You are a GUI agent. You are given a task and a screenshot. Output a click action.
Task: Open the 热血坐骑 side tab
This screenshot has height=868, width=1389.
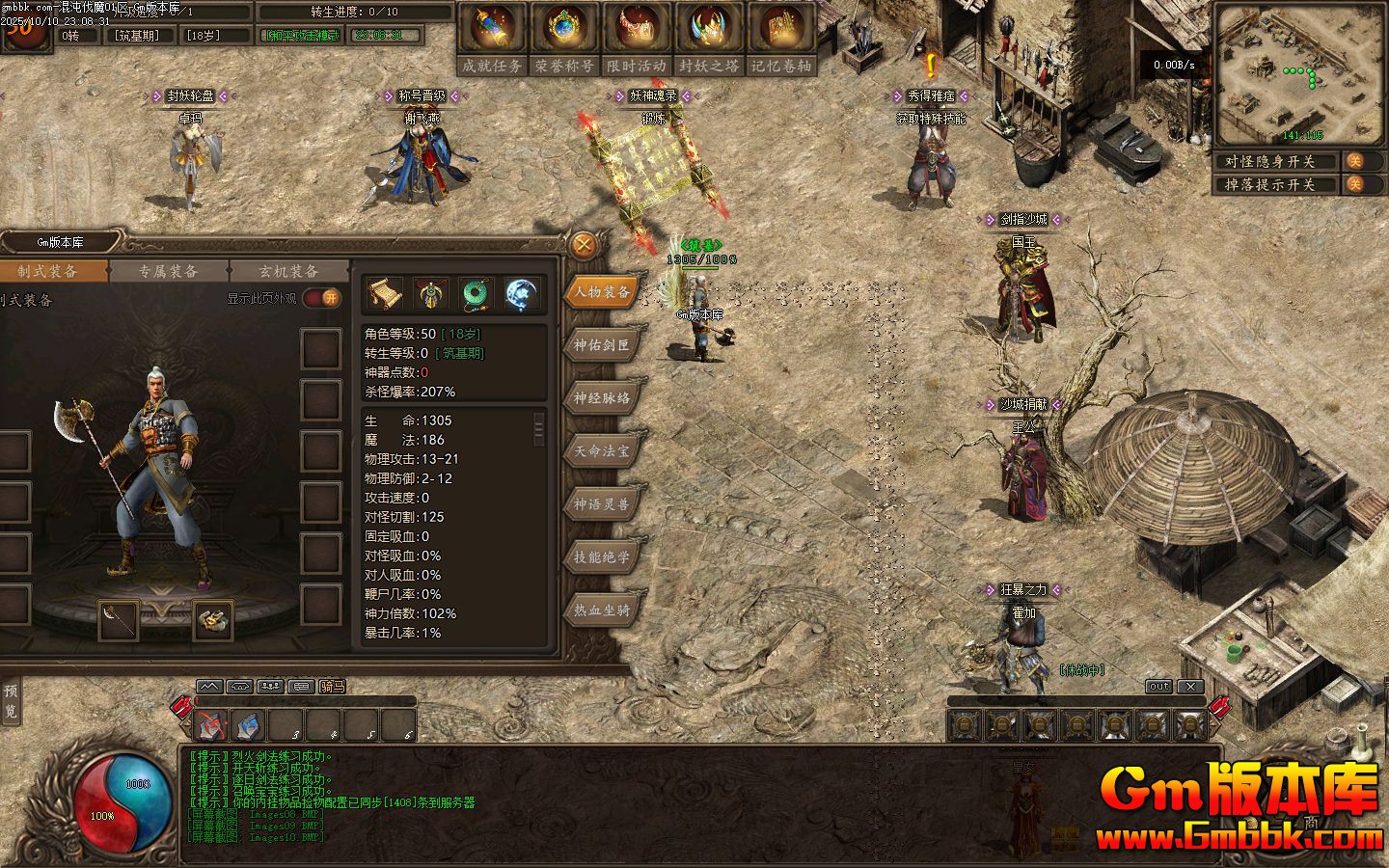click(x=602, y=610)
